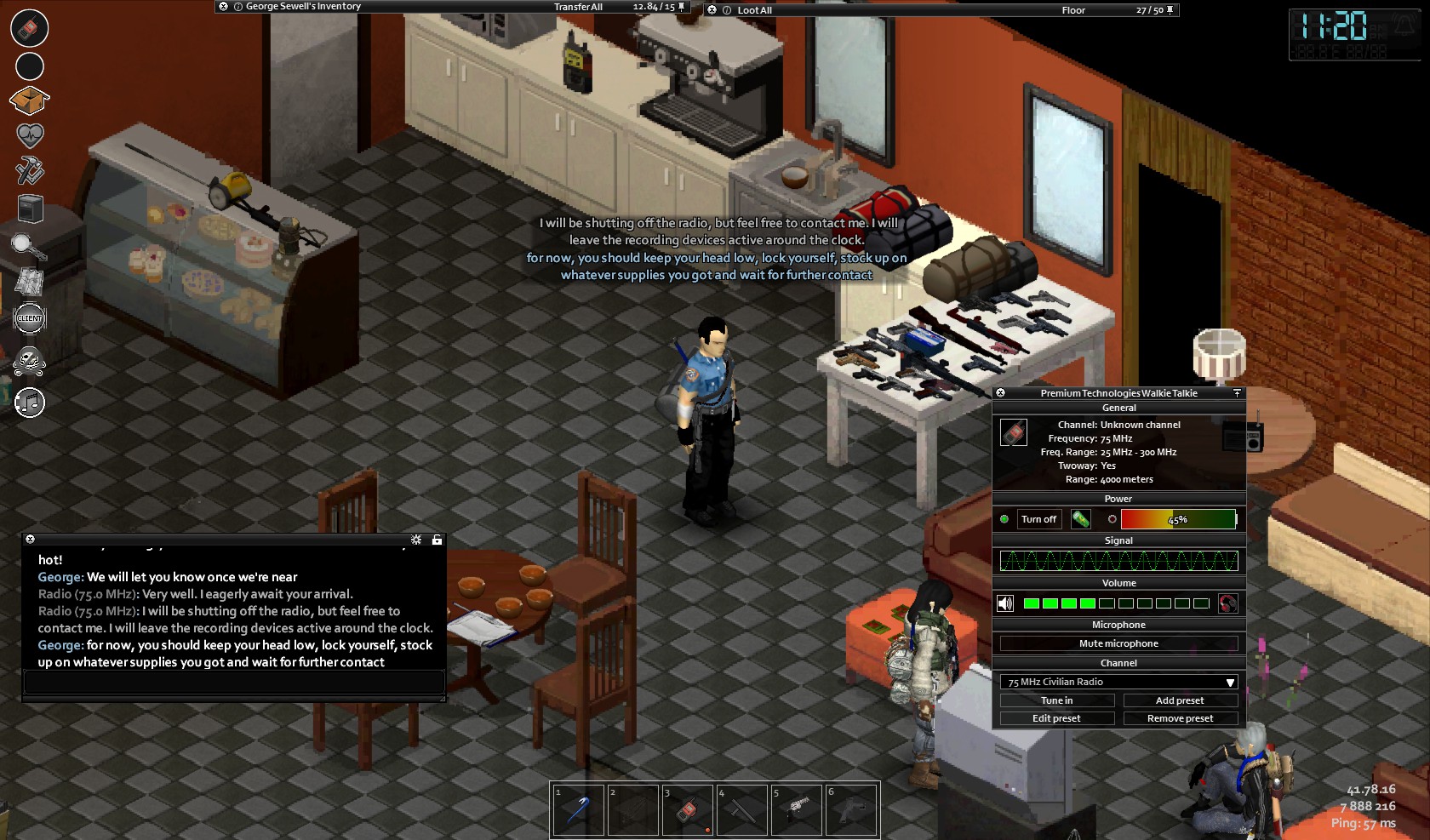Close the Walkie Talkie window

pyautogui.click(x=1001, y=393)
